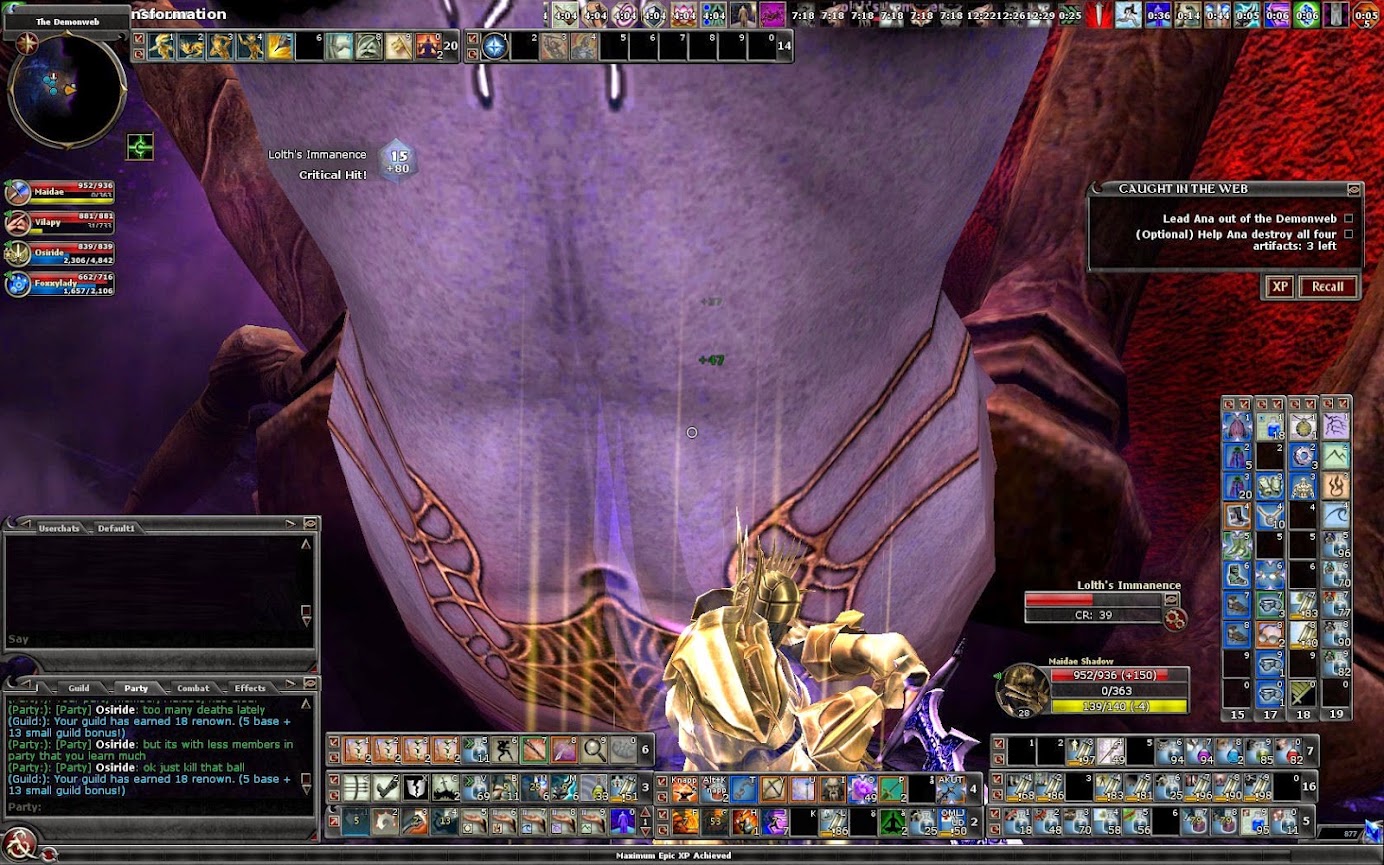Select party member Osiride's portrait
This screenshot has height=865, width=1384.
[19, 253]
